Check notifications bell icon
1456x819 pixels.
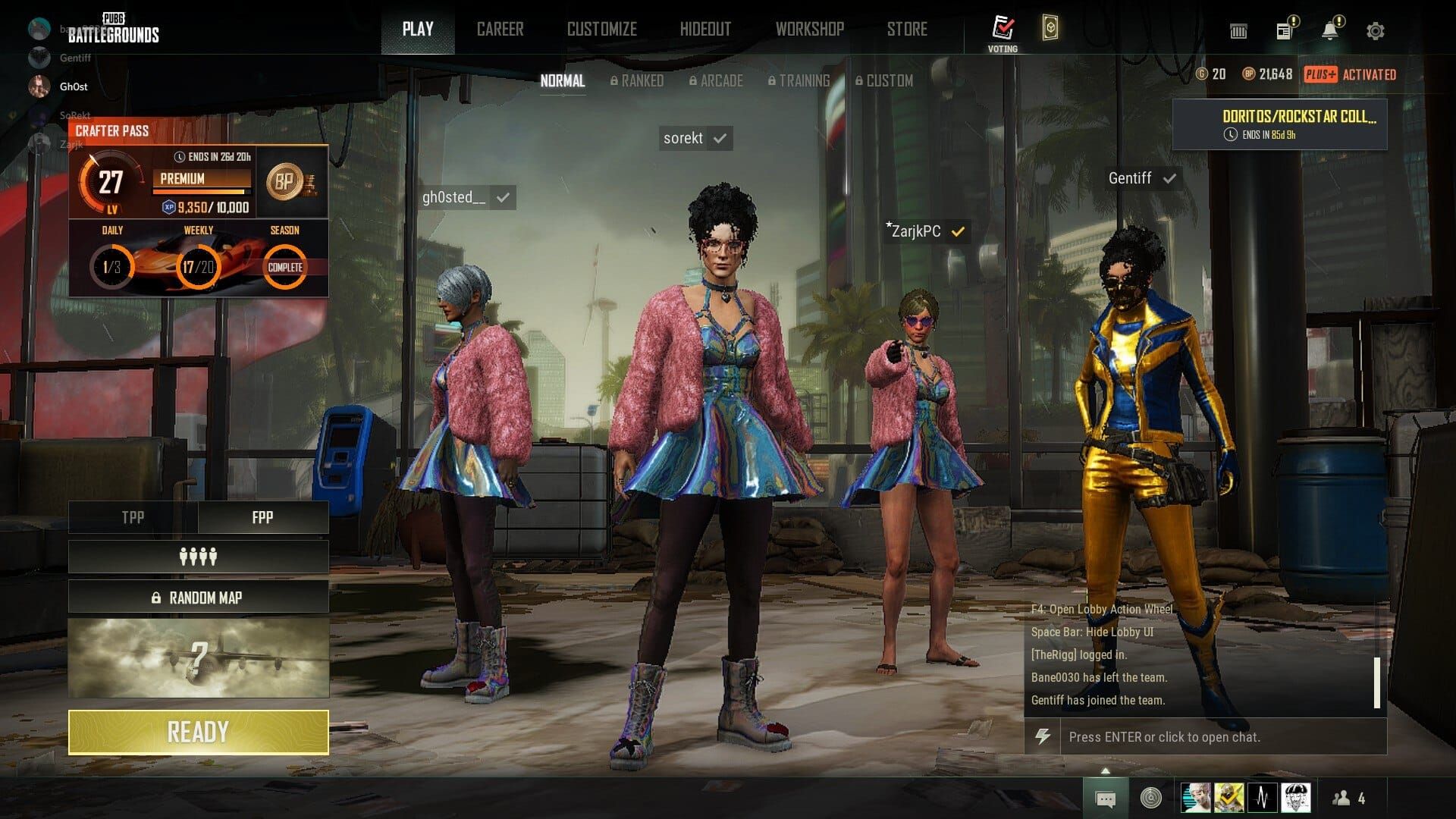(x=1329, y=30)
